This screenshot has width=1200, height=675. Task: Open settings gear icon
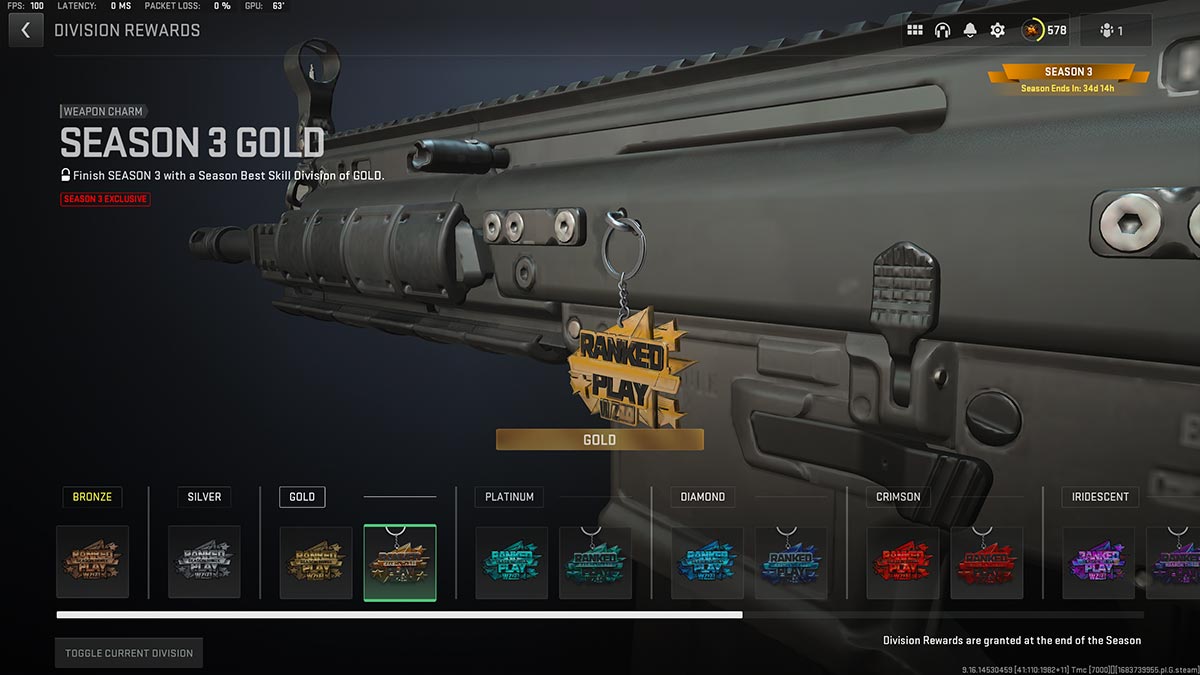pyautogui.click(x=997, y=30)
